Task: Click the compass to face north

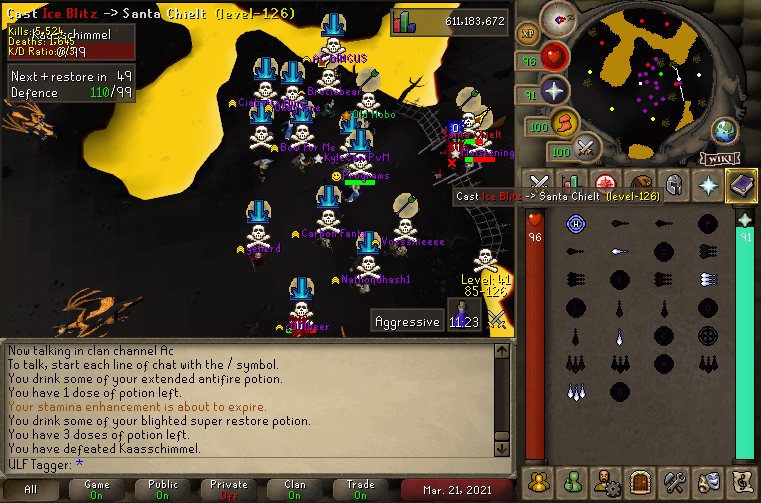Action: click(x=563, y=18)
